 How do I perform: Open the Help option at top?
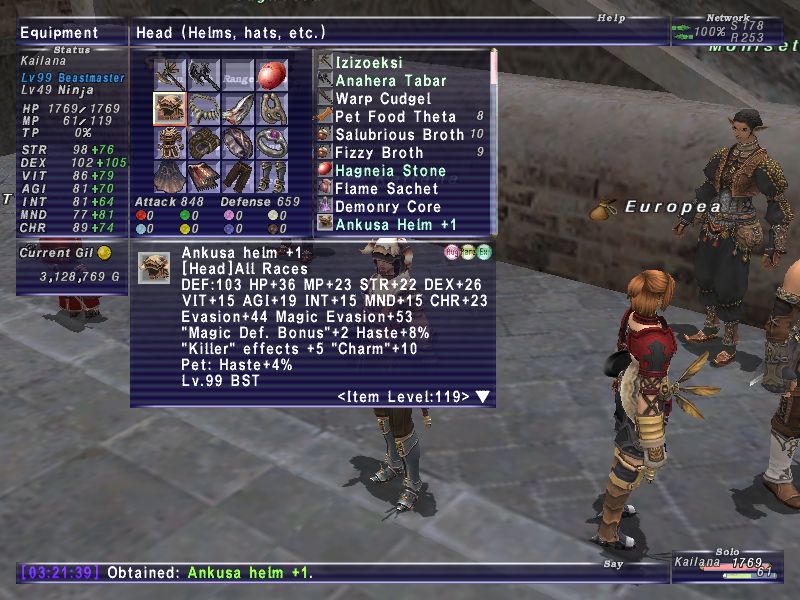click(611, 17)
